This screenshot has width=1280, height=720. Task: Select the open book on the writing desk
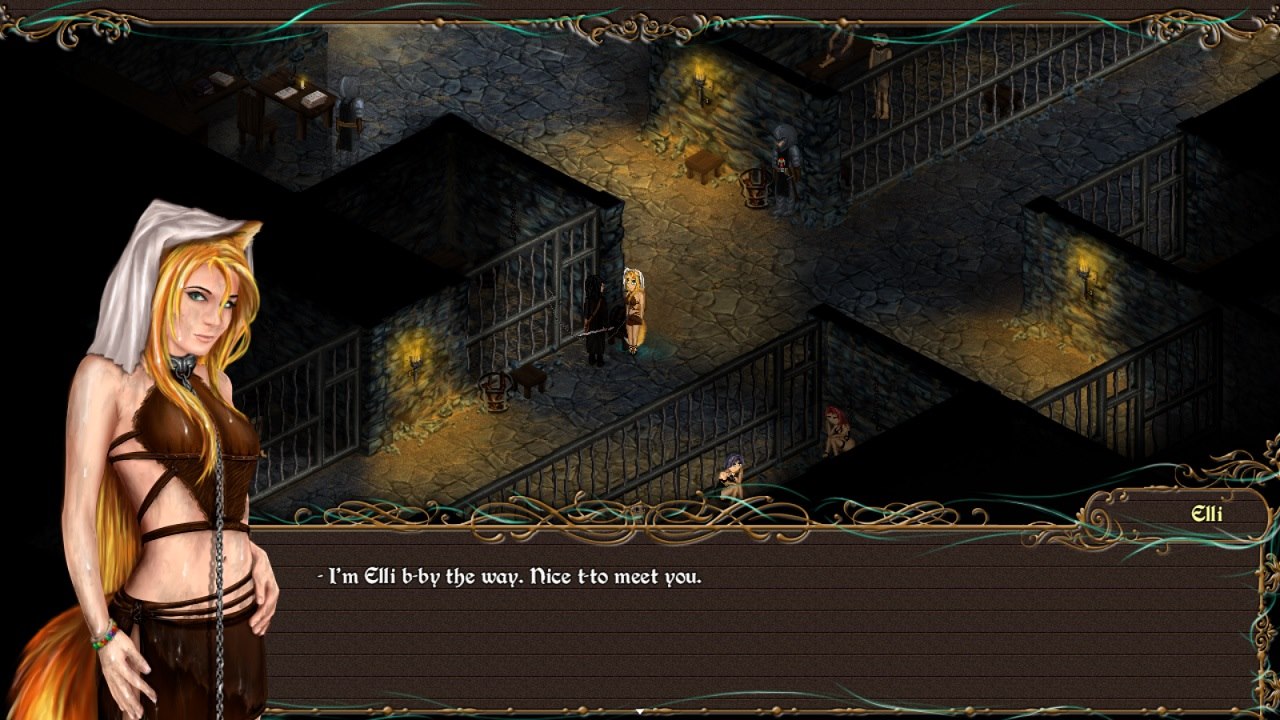pos(285,92)
